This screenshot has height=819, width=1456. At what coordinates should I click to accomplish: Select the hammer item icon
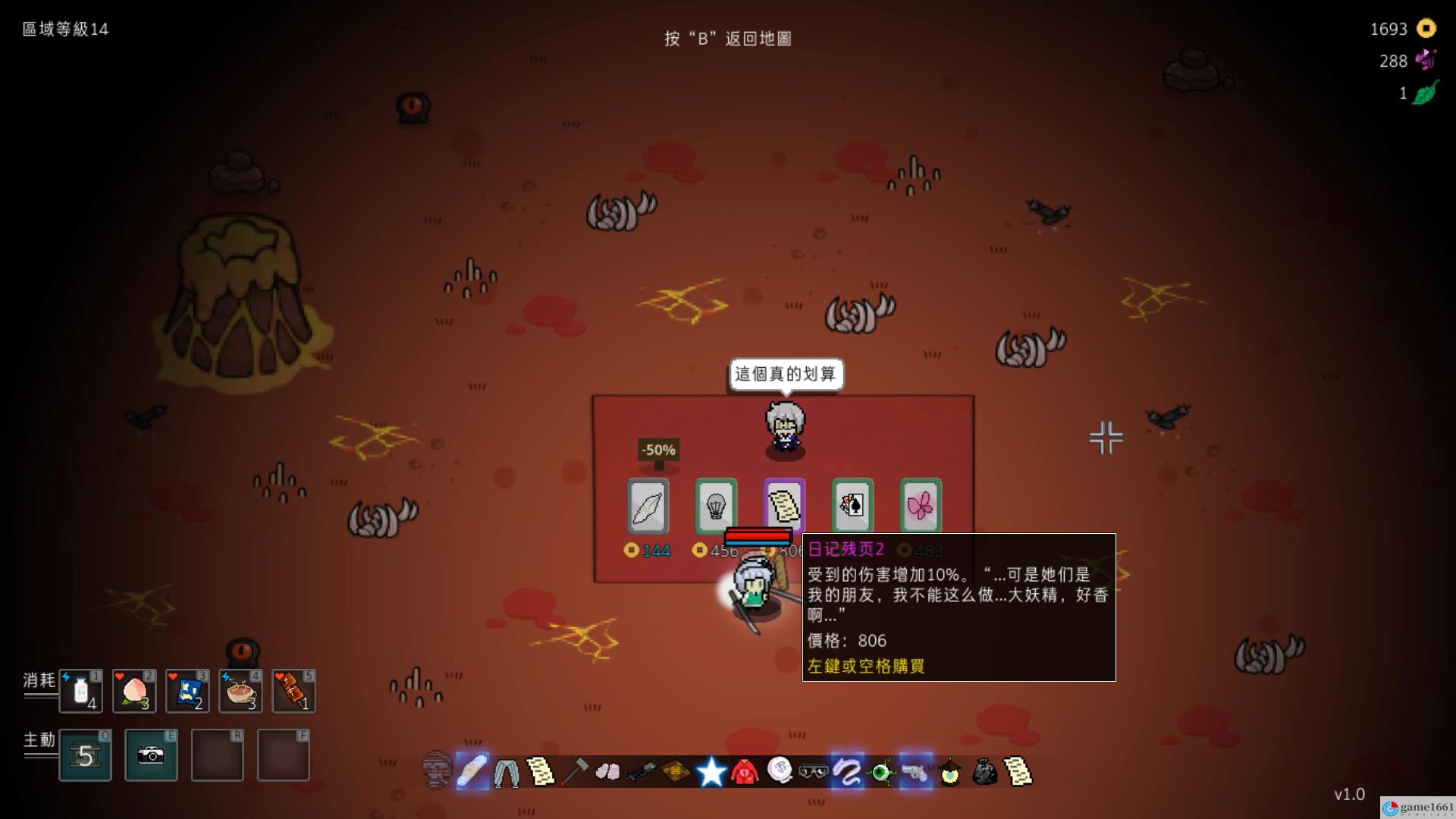[575, 772]
